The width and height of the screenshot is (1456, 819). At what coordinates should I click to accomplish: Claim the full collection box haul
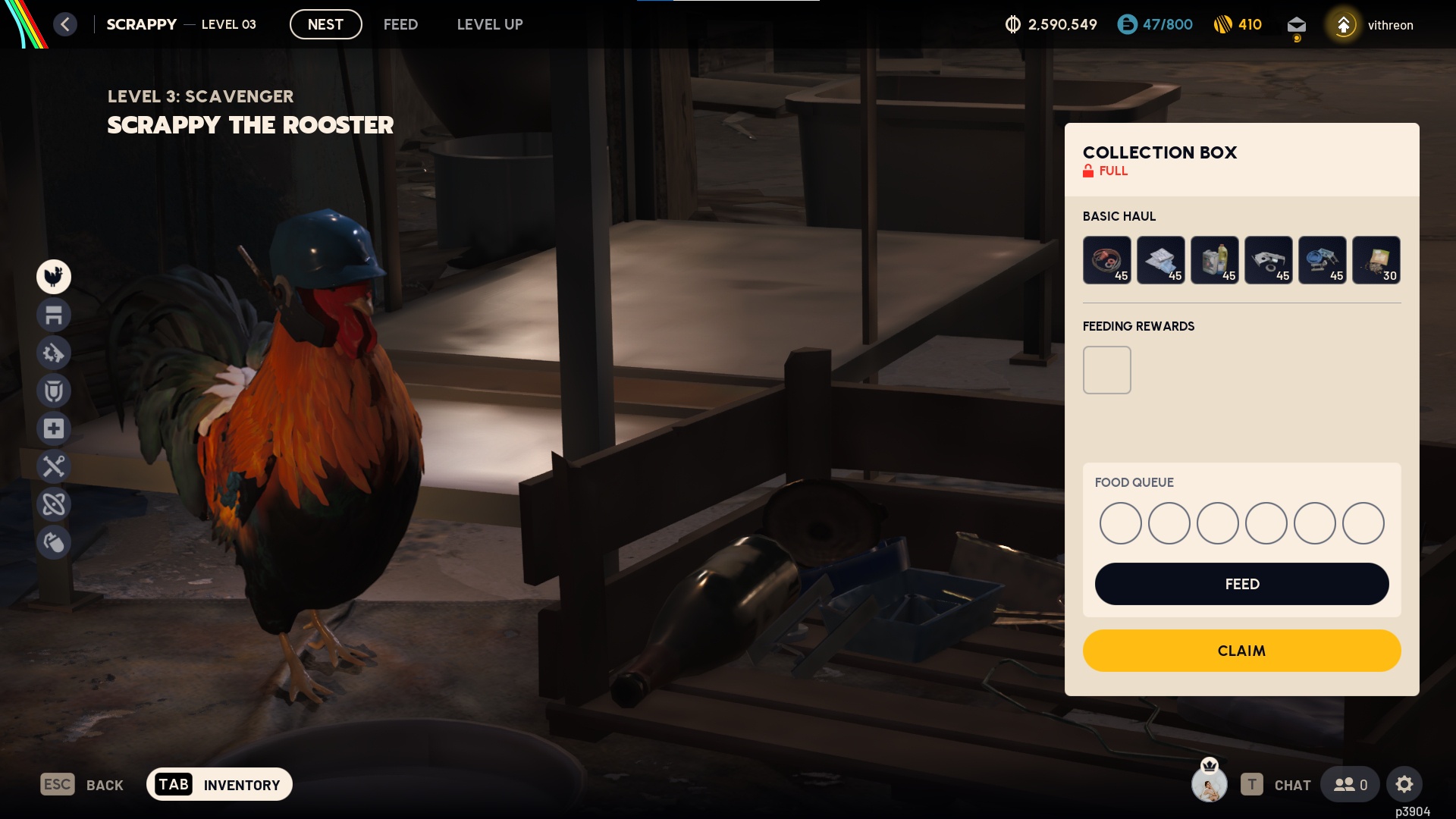[1241, 651]
